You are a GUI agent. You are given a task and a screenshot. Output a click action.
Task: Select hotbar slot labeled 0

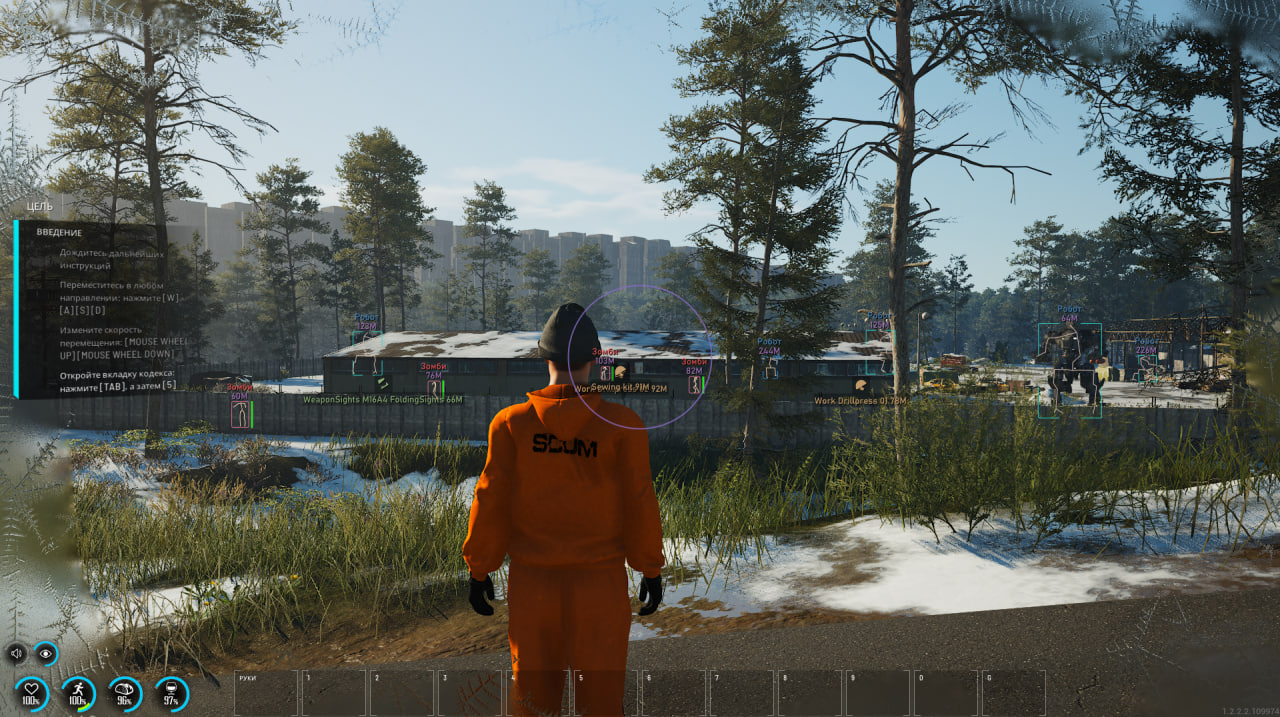click(x=946, y=692)
